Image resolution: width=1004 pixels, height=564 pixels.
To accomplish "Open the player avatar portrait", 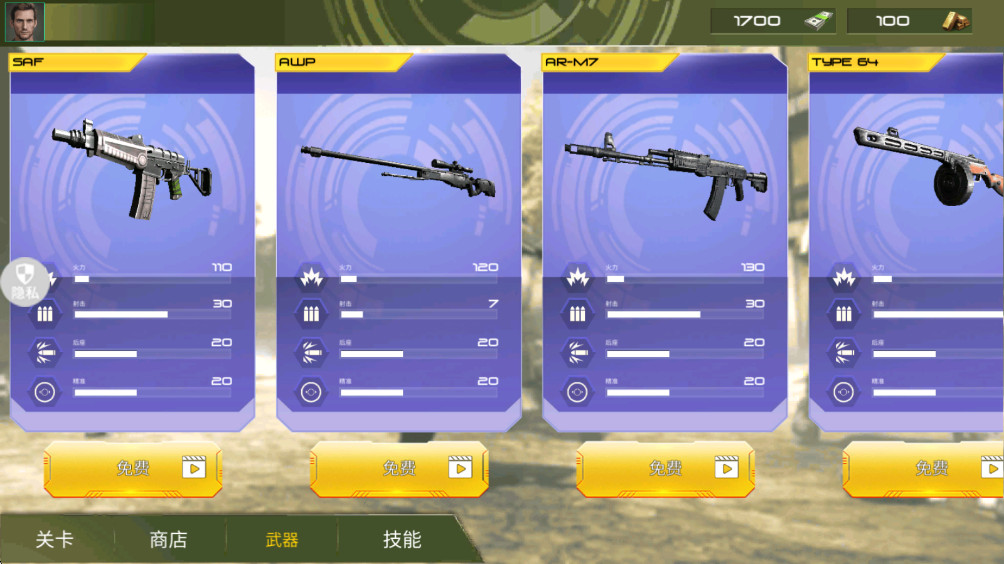I will click(x=24, y=21).
